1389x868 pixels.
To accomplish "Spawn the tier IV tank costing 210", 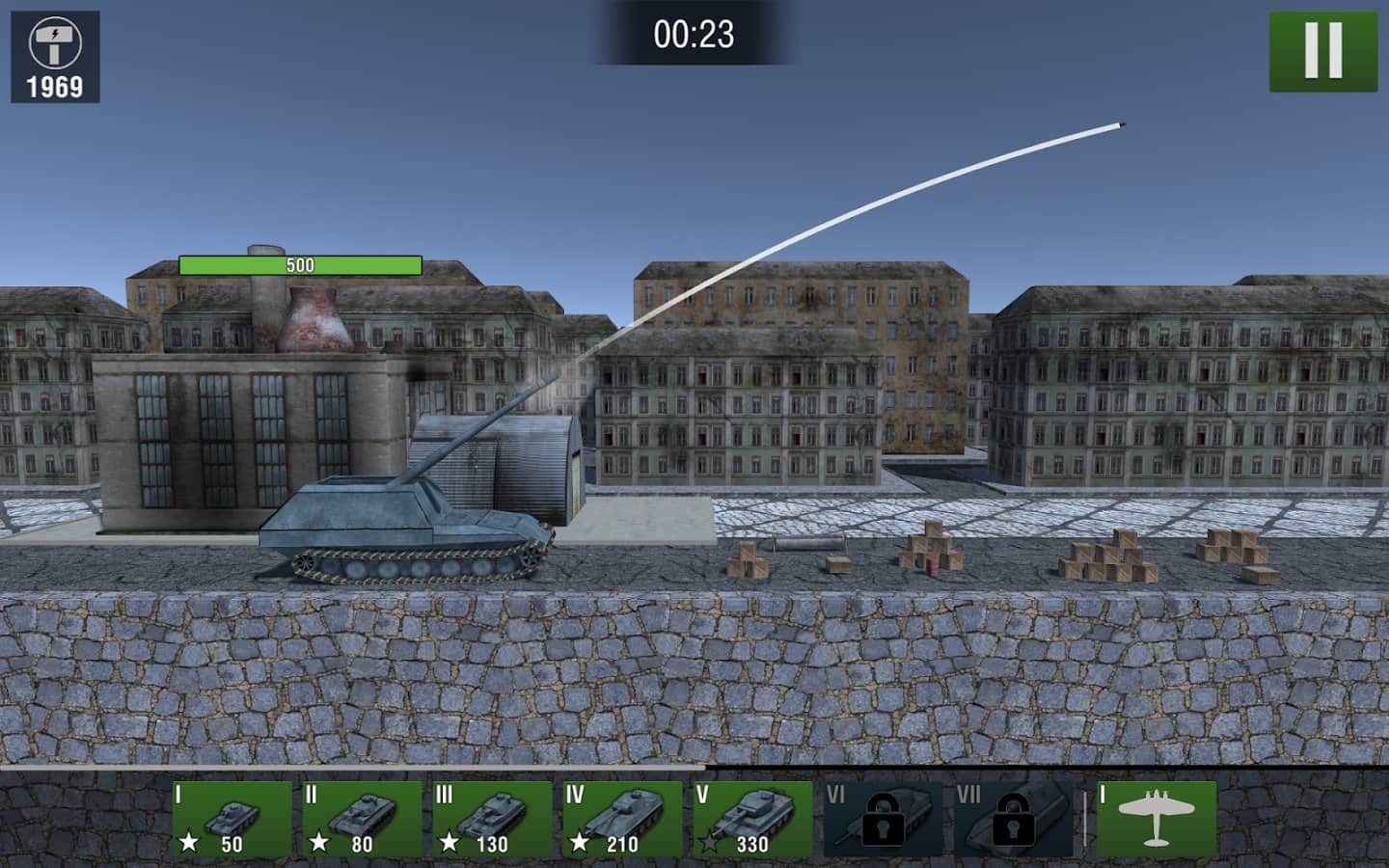I will tap(622, 819).
